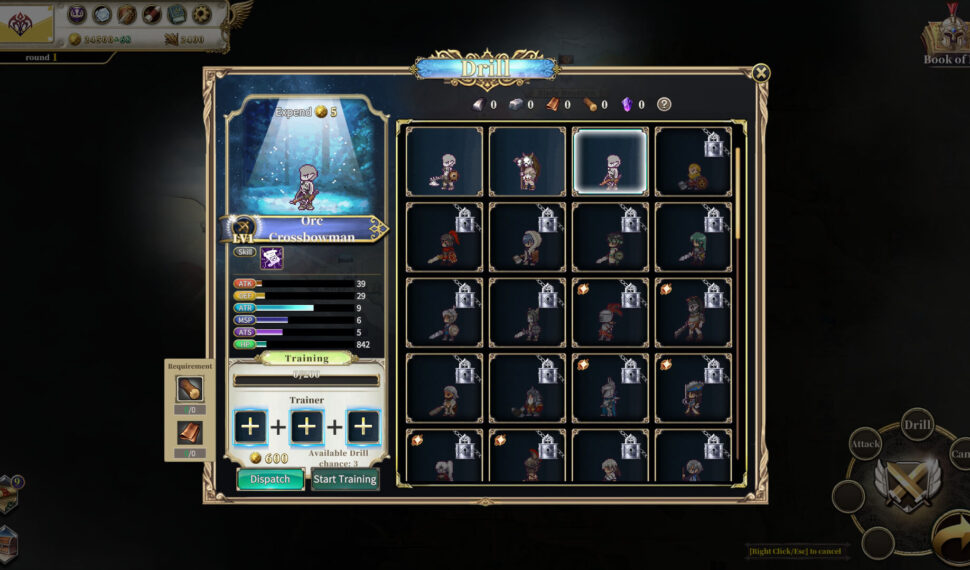Click the scroll requirement slot
970x570 pixels.
click(189, 389)
